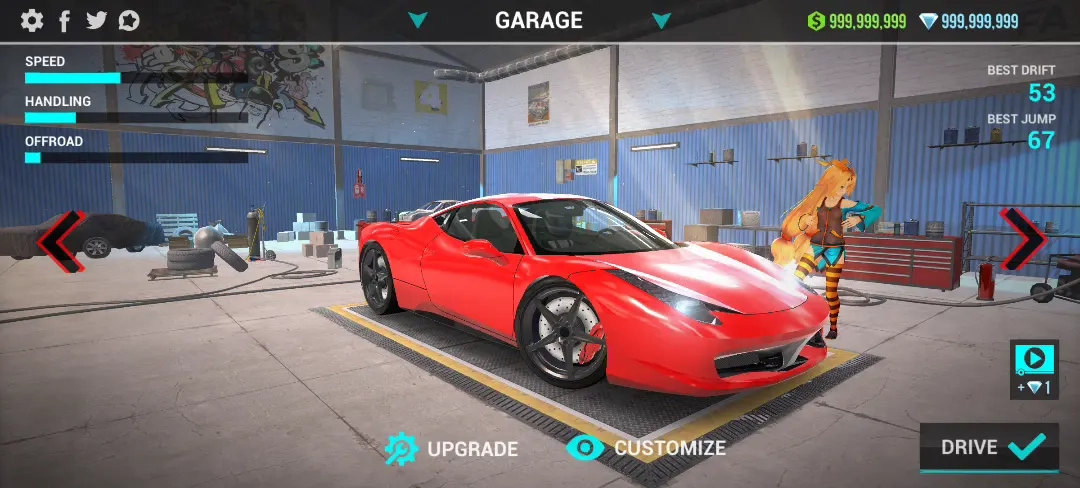1080x488 pixels.
Task: Watch video ad for one diamond
Action: (1034, 369)
